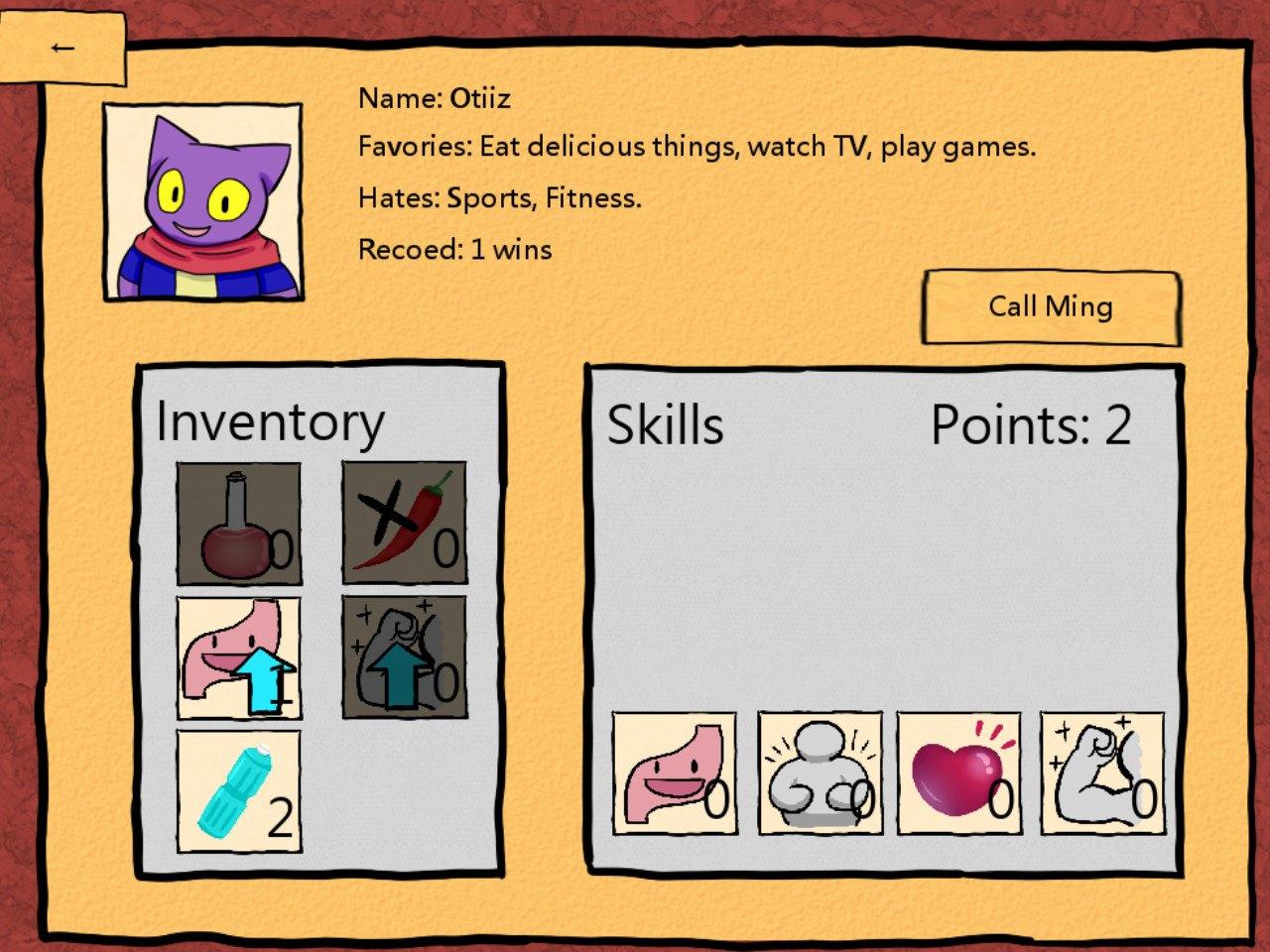Click the Inventory panel header
The height and width of the screenshot is (952, 1270).
click(x=271, y=419)
